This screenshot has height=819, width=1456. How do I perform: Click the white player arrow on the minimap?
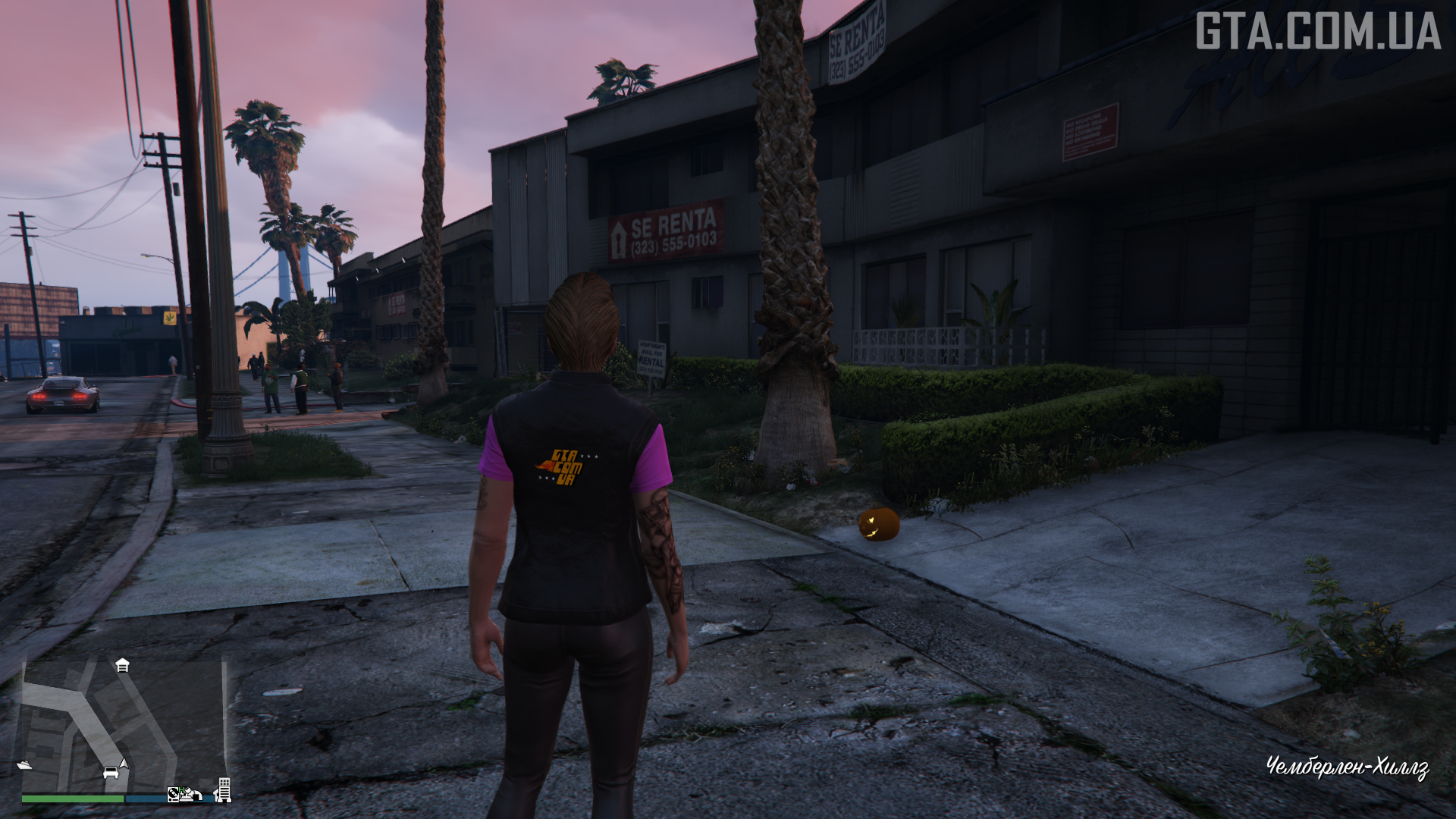pyautogui.click(x=124, y=763)
